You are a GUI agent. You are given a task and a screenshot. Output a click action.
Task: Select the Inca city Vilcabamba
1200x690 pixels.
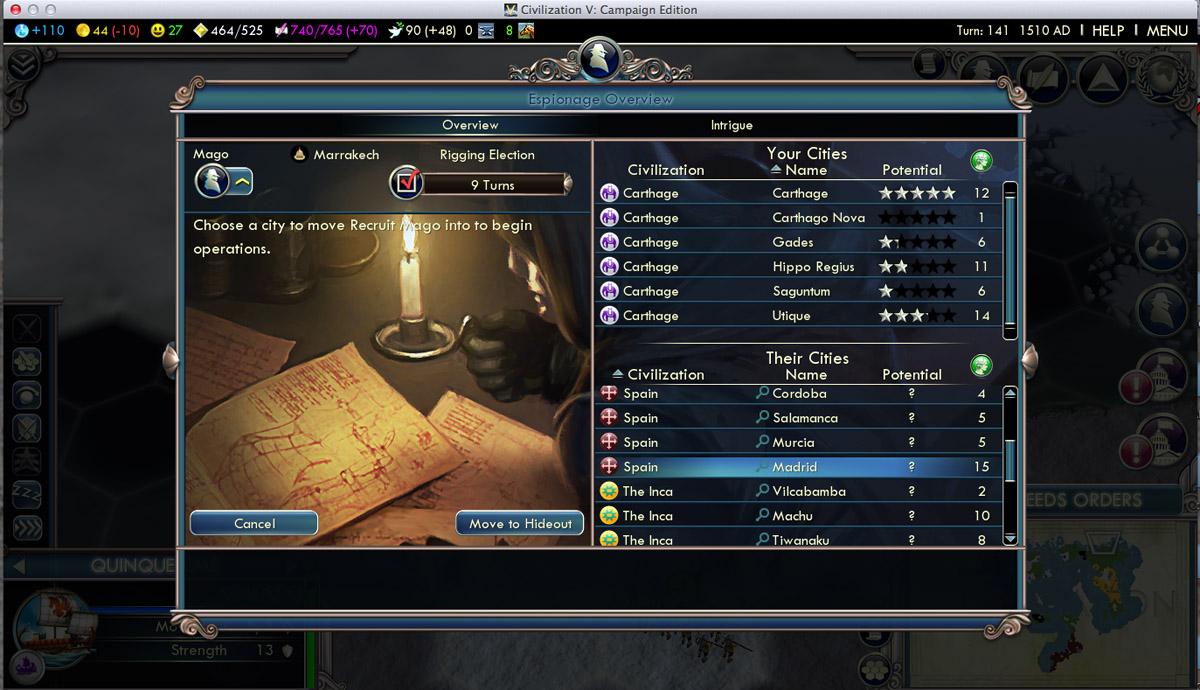[x=809, y=491]
